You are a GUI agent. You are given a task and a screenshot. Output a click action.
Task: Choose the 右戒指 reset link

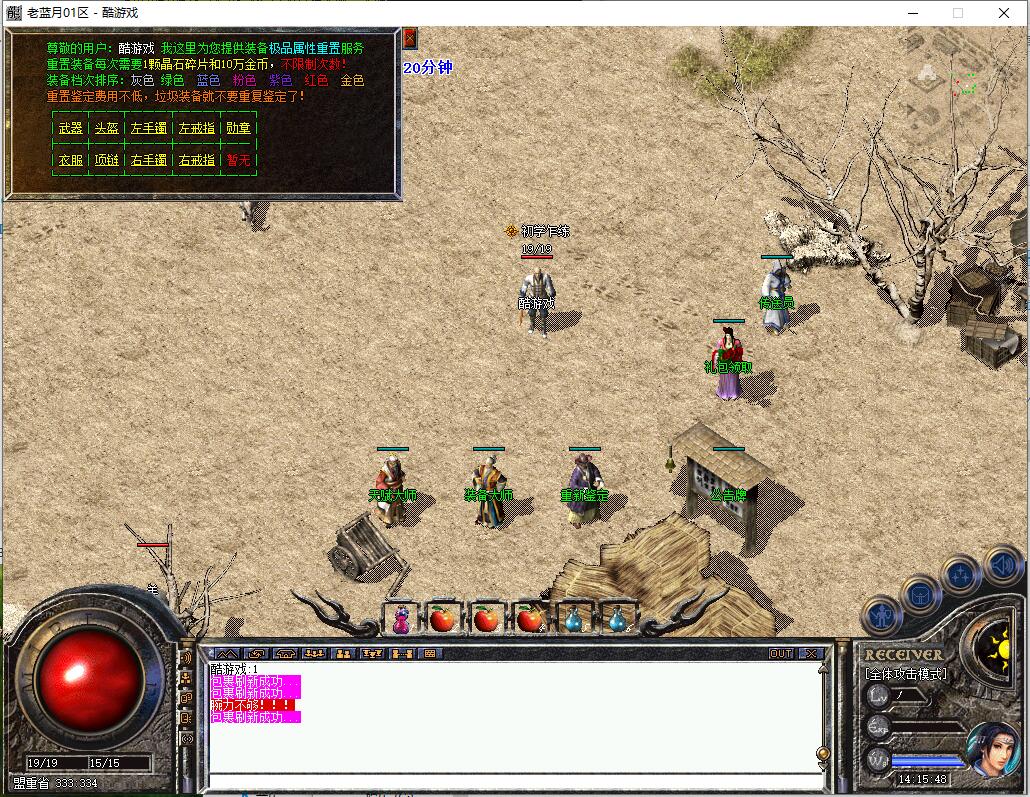196,160
